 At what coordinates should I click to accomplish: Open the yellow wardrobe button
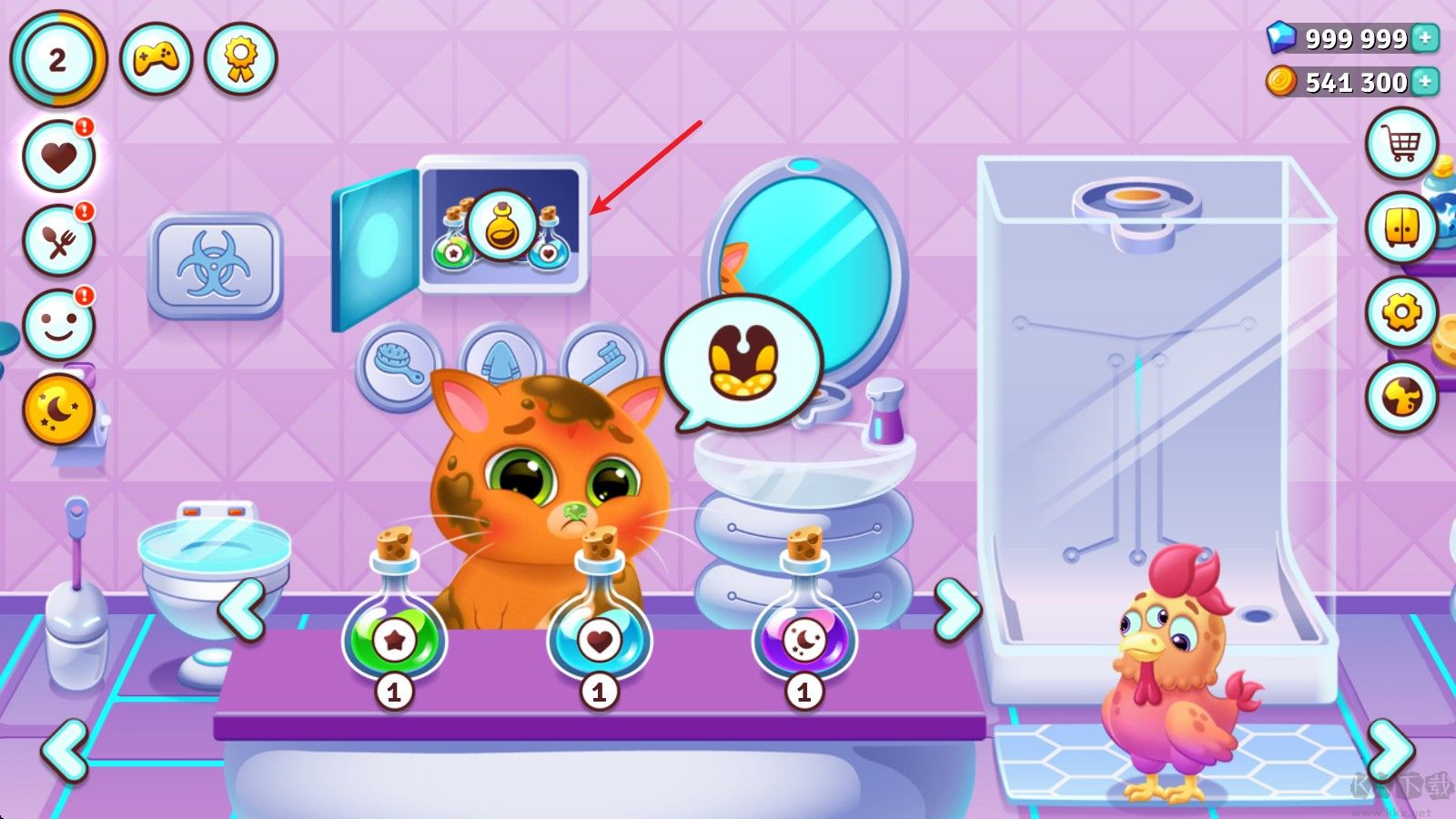(x=1401, y=228)
